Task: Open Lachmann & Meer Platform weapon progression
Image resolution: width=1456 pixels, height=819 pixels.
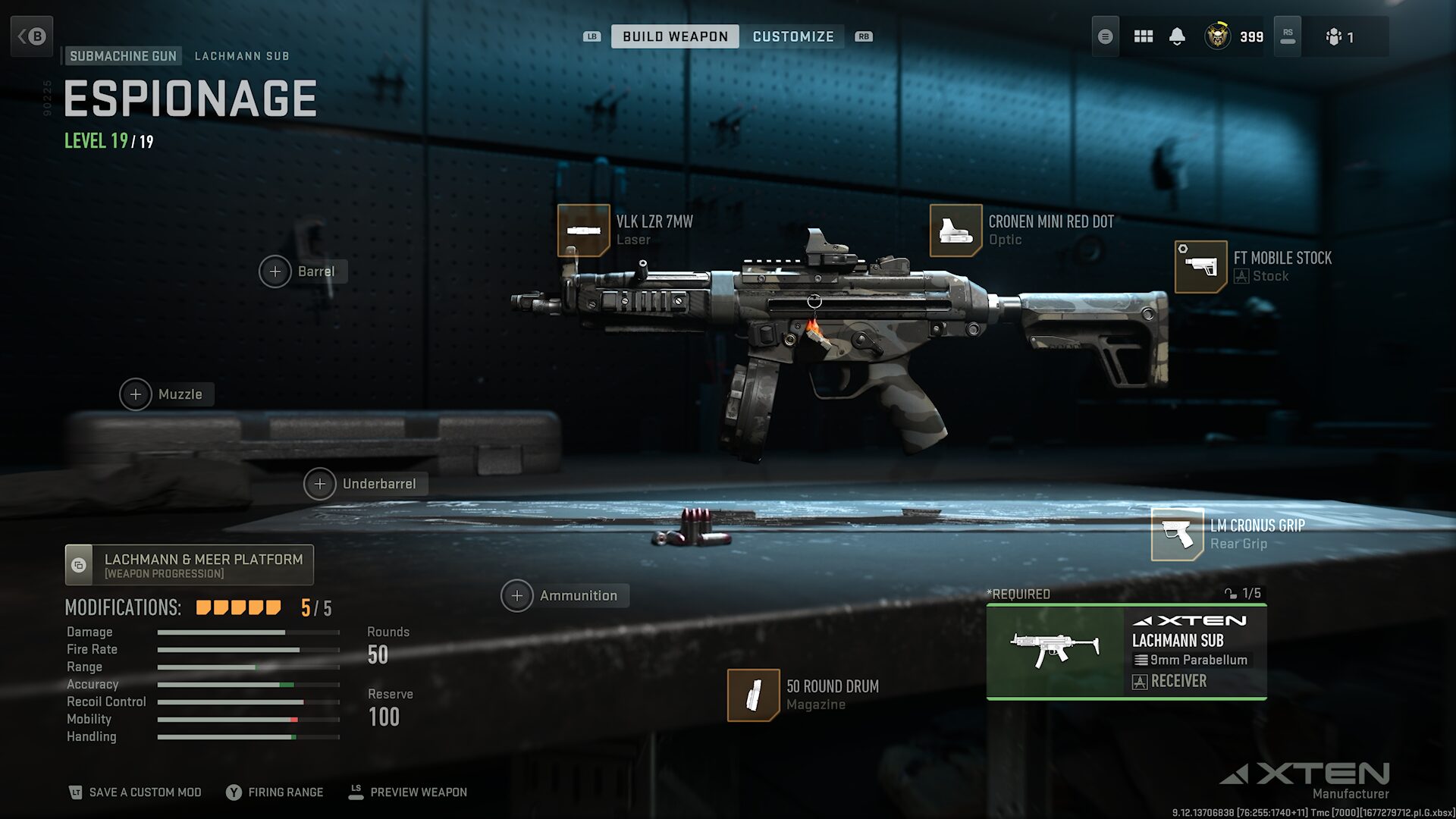Action: [190, 565]
